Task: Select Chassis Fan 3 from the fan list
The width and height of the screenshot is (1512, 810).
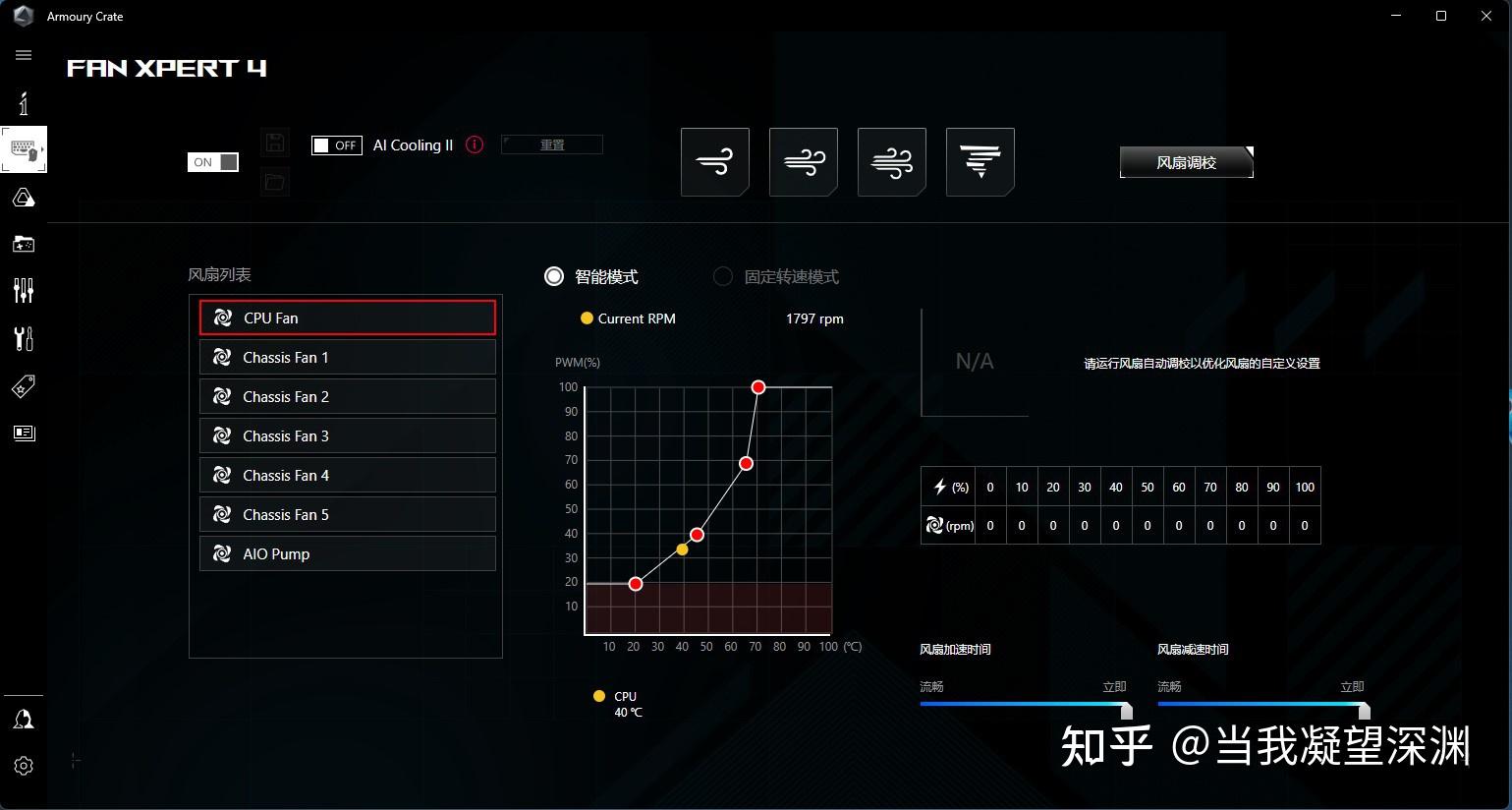Action: coord(347,435)
